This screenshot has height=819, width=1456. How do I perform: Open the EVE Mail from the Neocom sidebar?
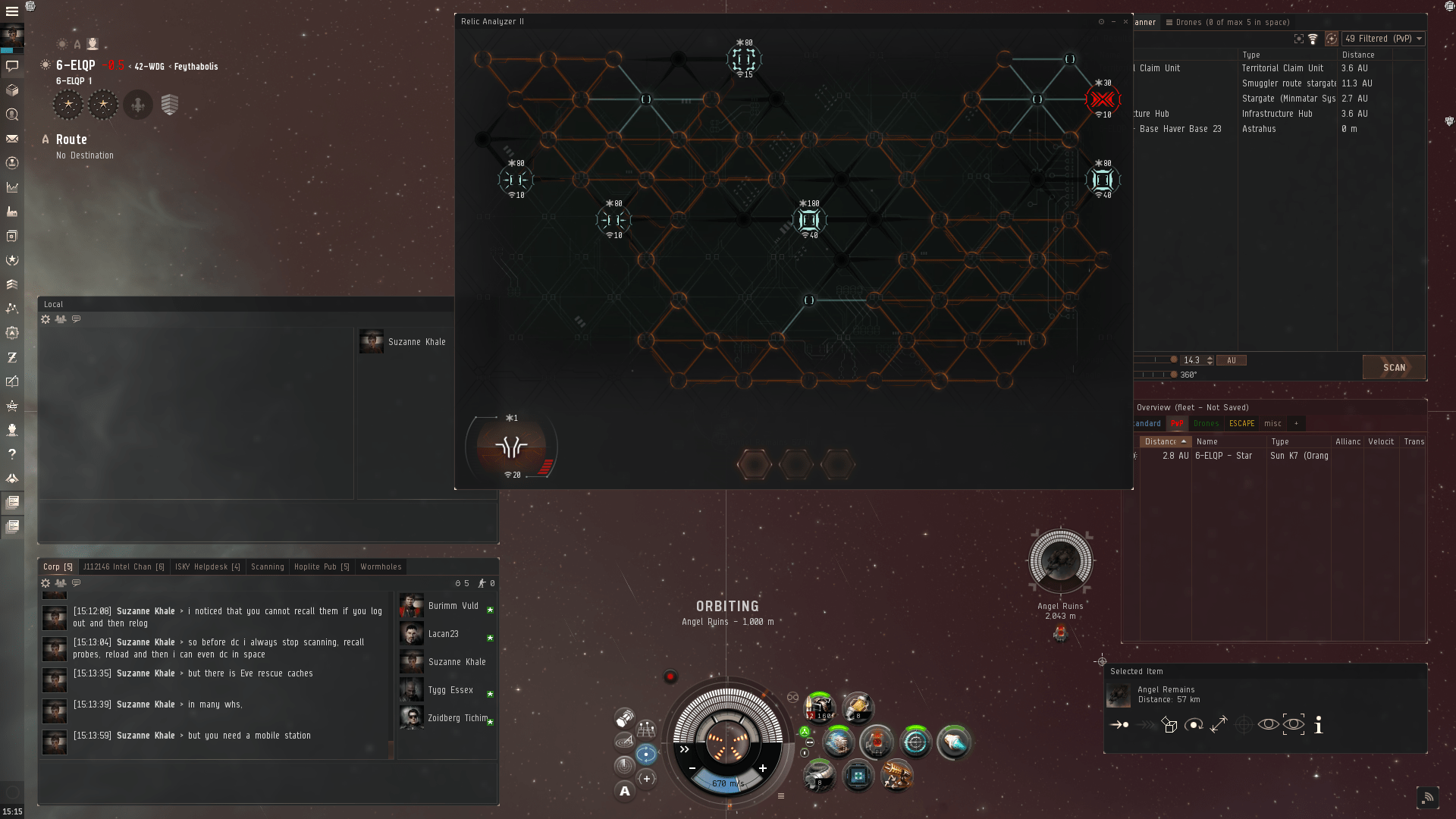12,139
